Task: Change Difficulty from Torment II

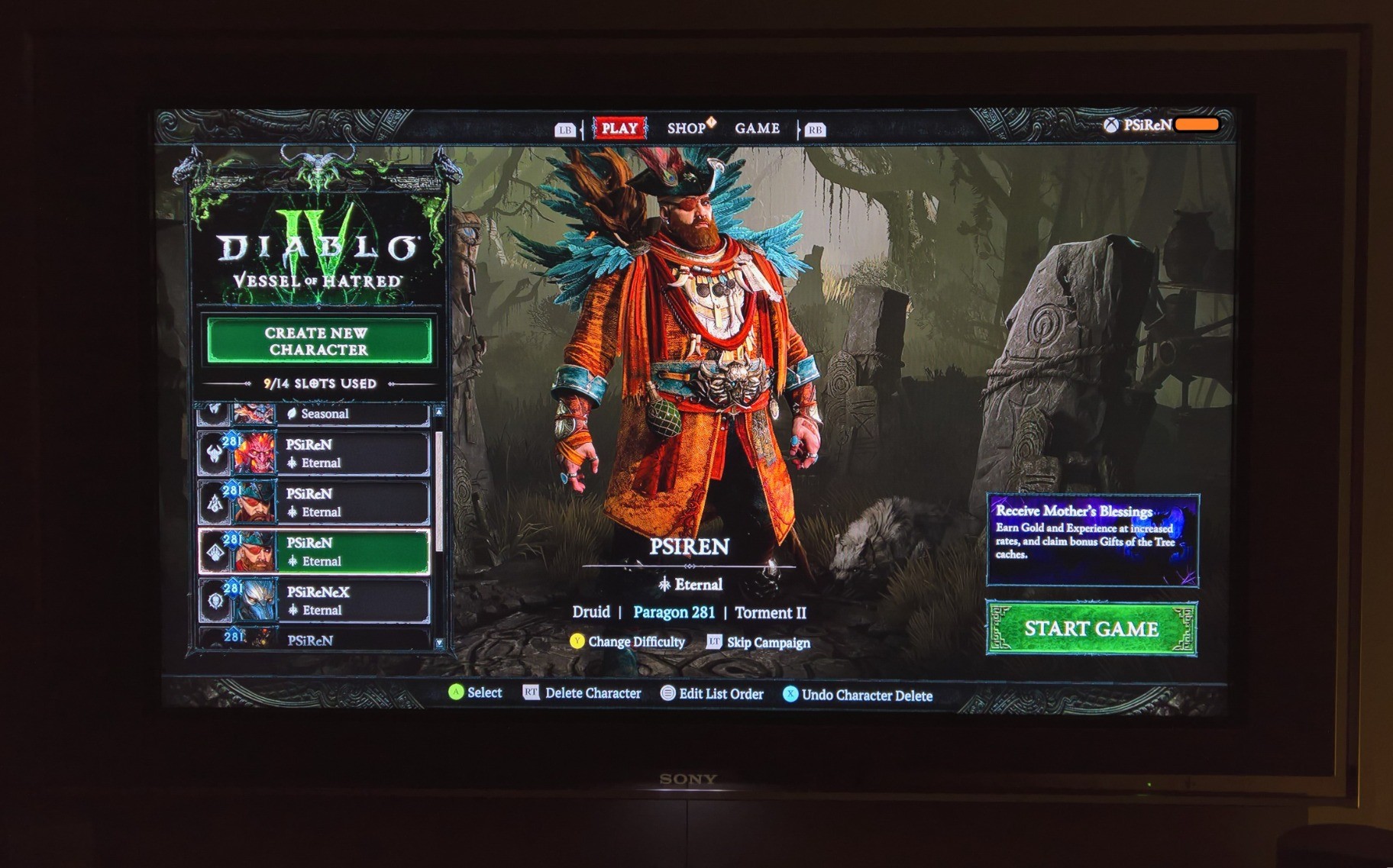Action: (x=628, y=642)
